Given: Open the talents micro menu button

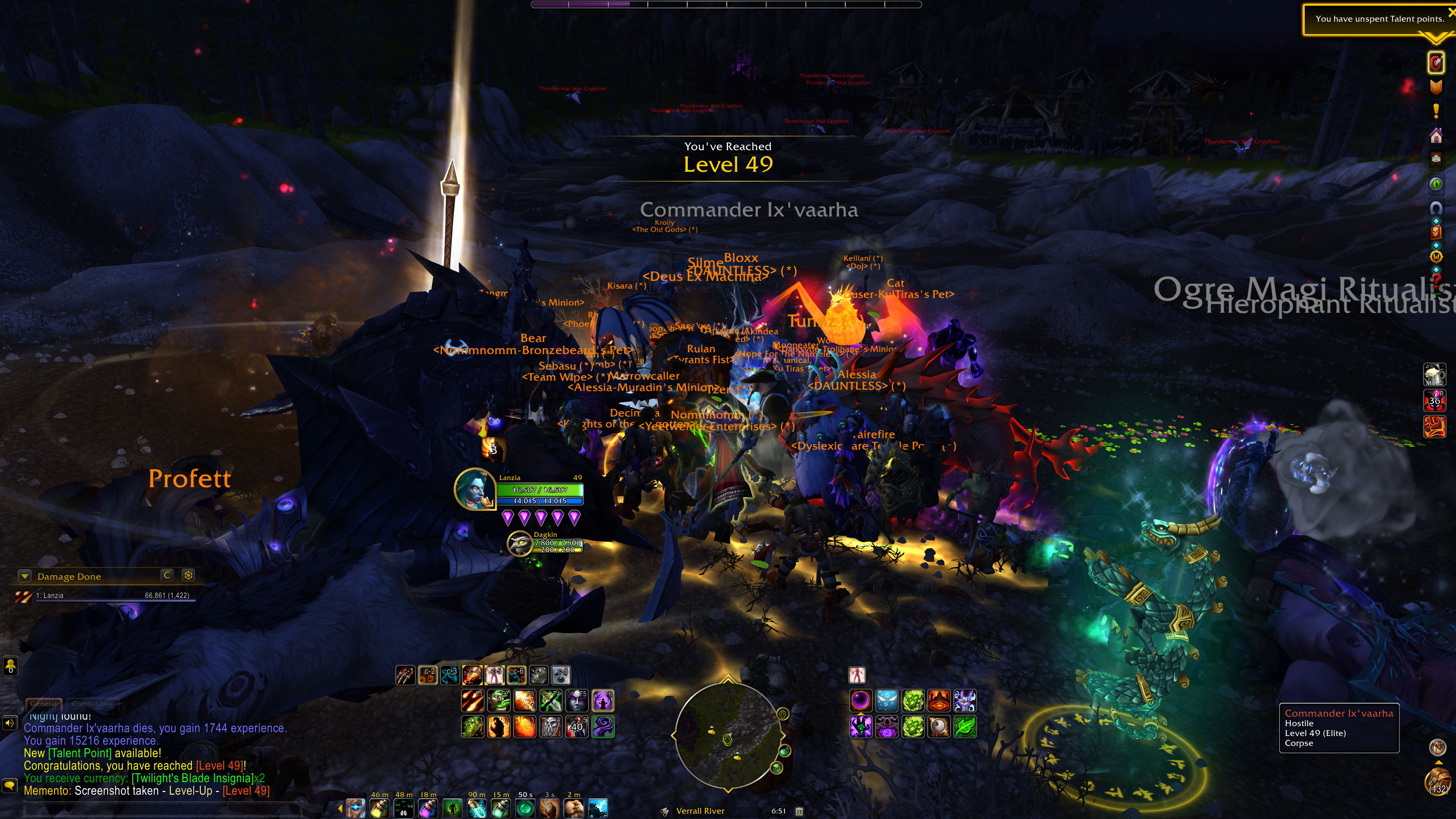Looking at the screenshot, I should coord(1436,63).
